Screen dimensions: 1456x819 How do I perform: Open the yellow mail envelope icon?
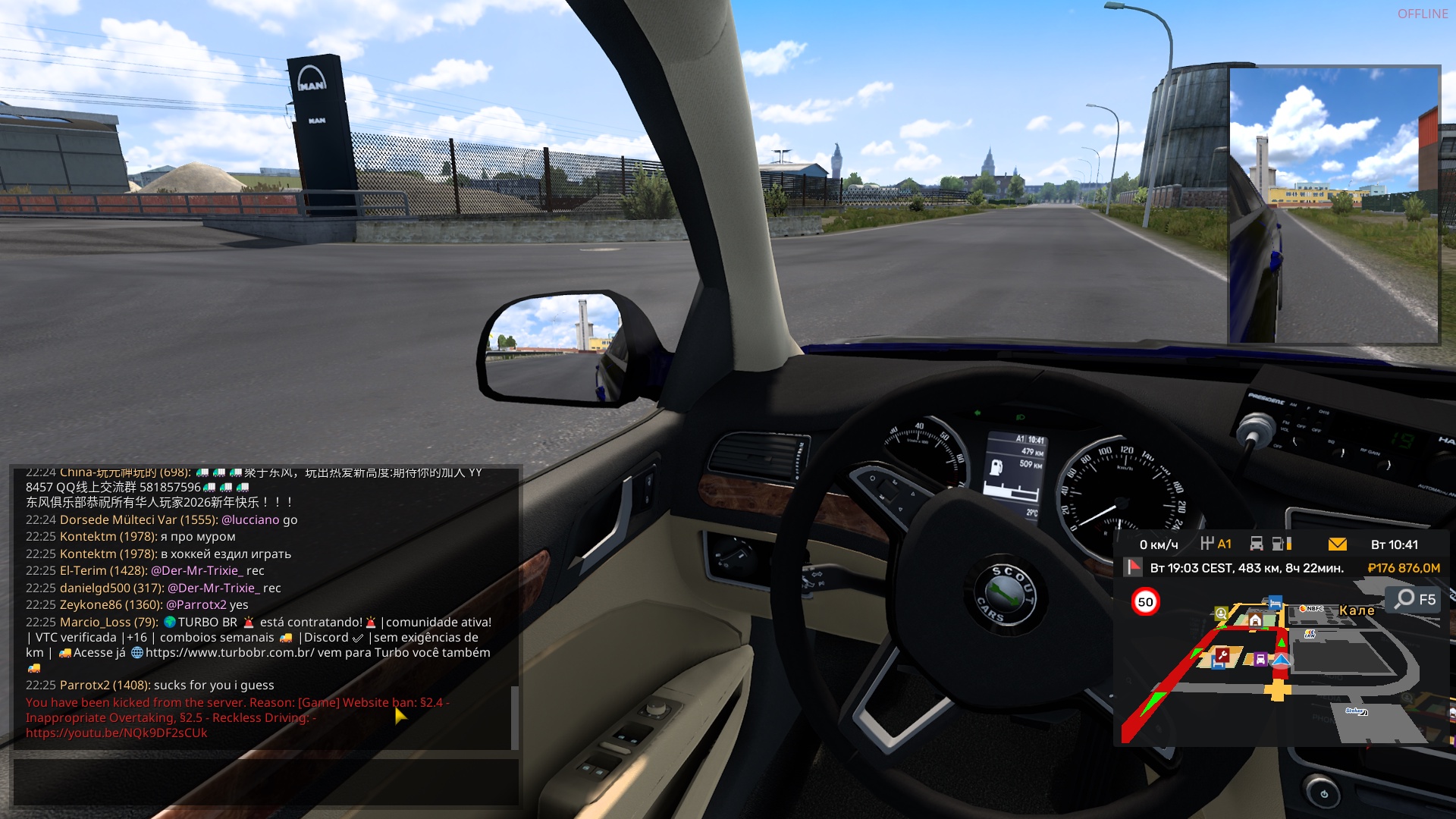pos(1337,544)
